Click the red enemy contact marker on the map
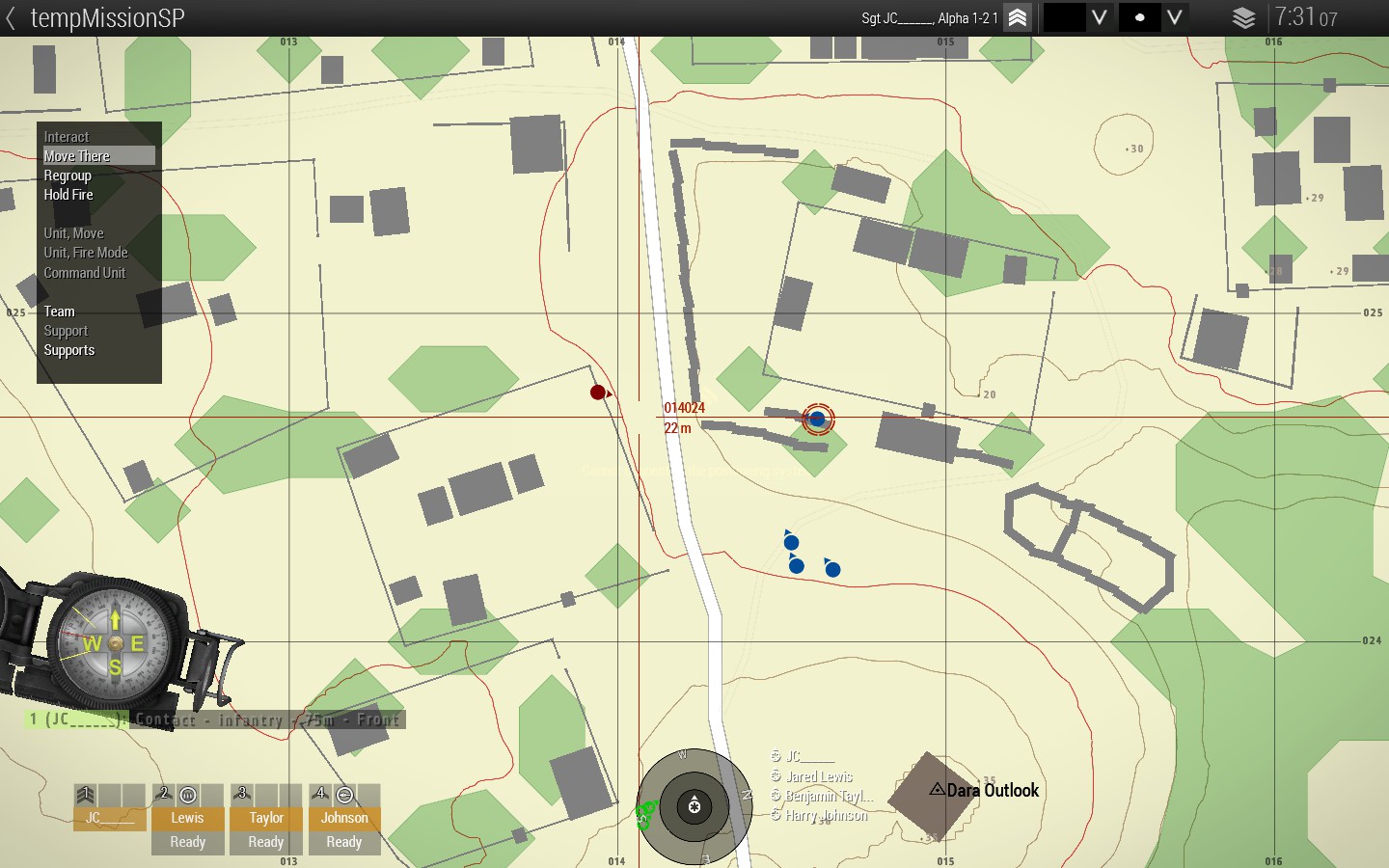This screenshot has height=868, width=1389. point(596,393)
